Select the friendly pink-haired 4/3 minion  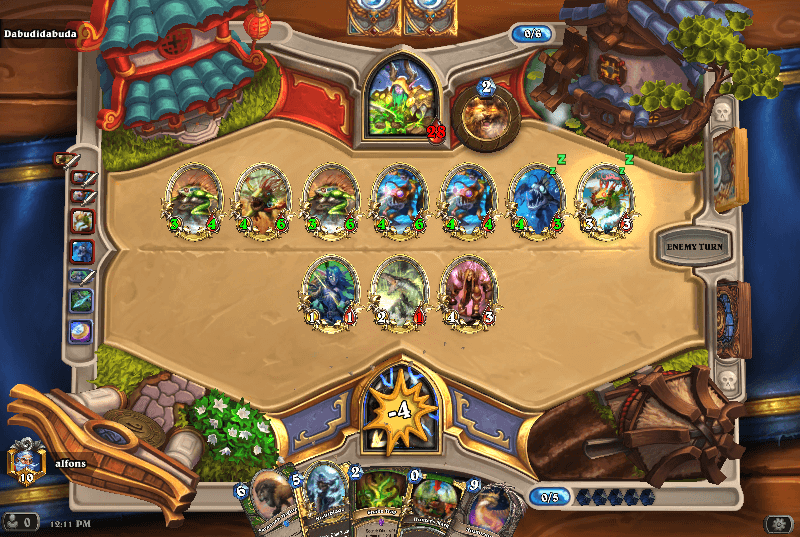click(x=469, y=292)
